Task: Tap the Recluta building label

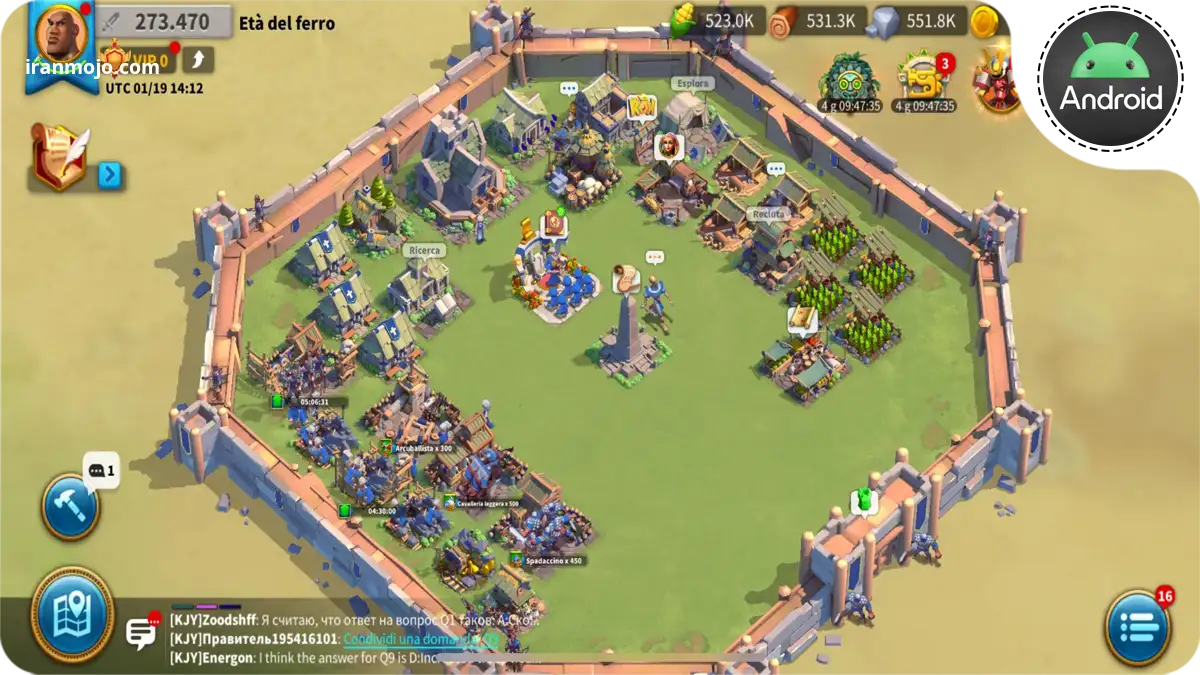Action: [769, 214]
